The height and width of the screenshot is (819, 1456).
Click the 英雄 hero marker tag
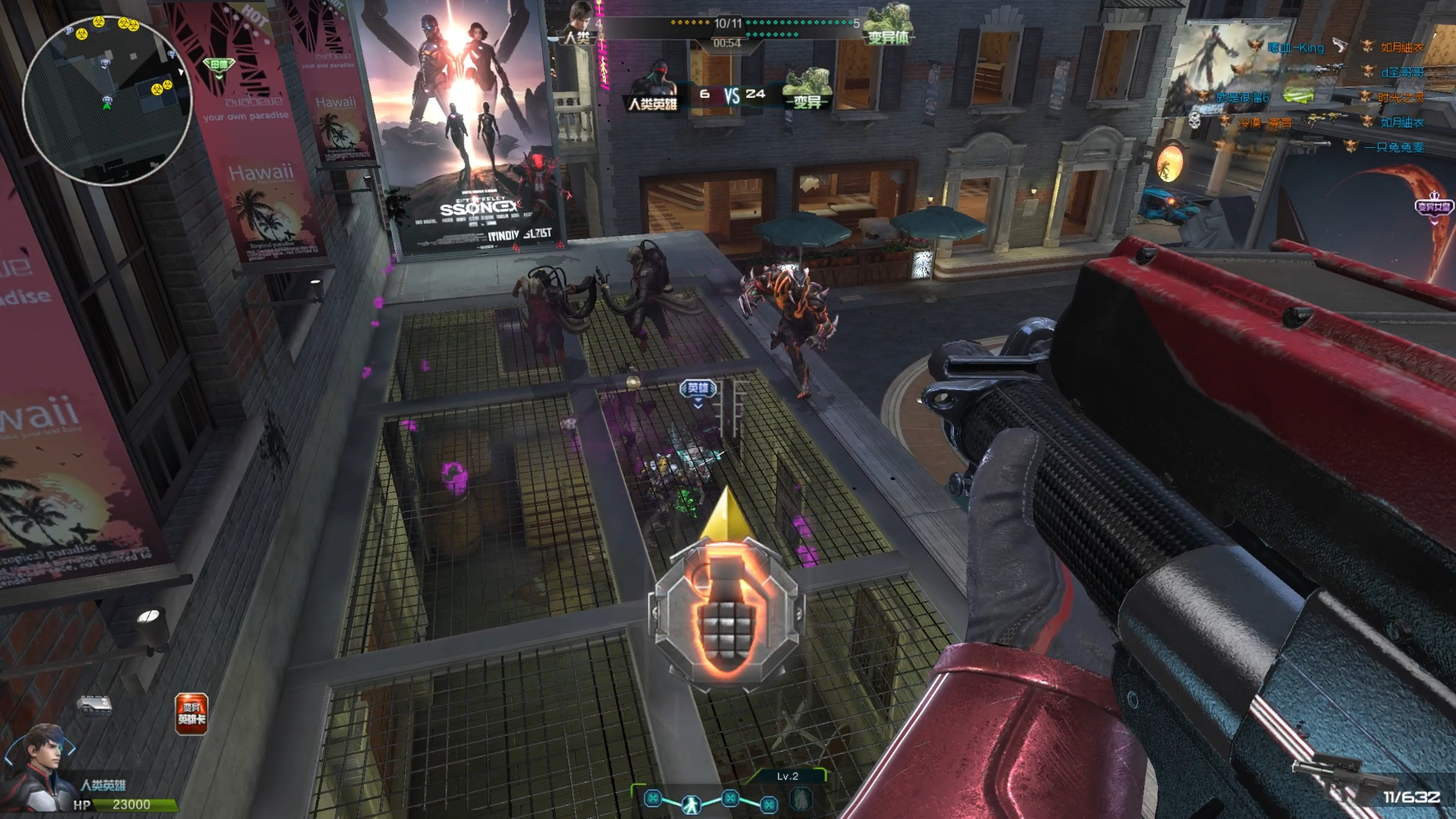point(698,389)
